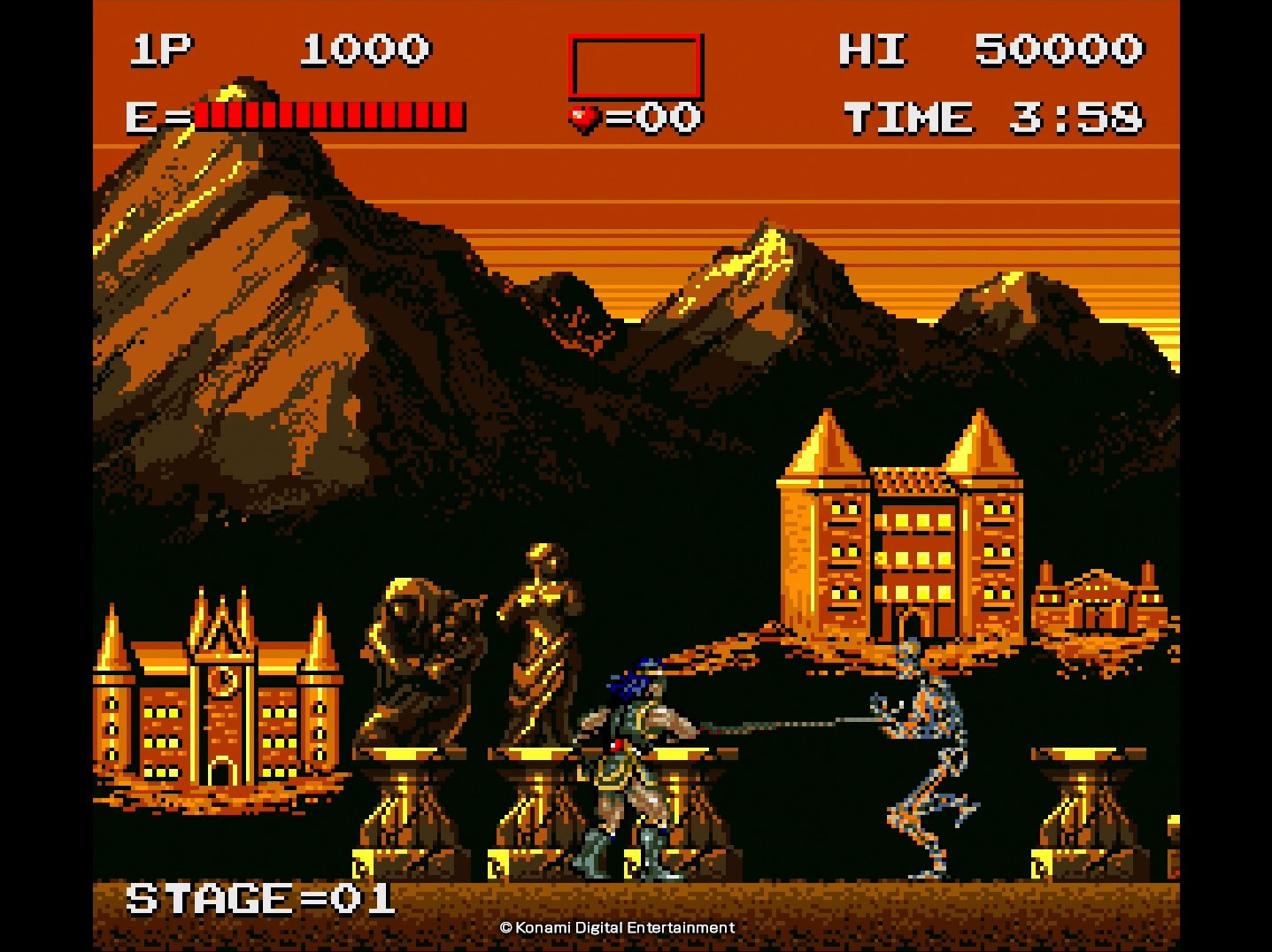This screenshot has height=952, width=1272.
Task: Select the HI 50000 high score text
Action: 991,49
